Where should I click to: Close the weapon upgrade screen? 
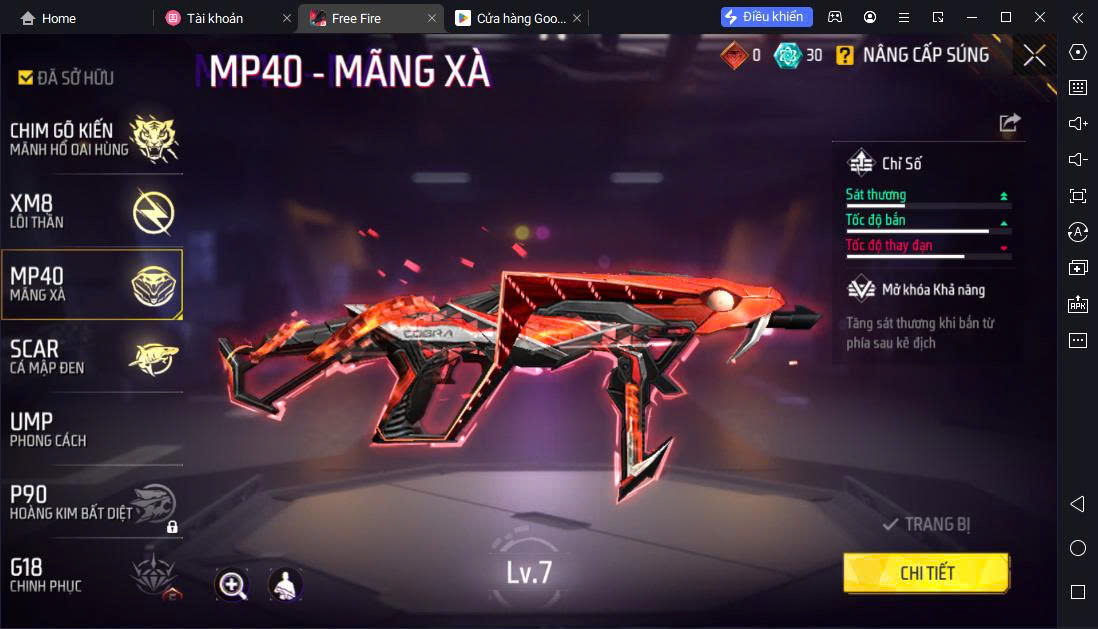1034,55
